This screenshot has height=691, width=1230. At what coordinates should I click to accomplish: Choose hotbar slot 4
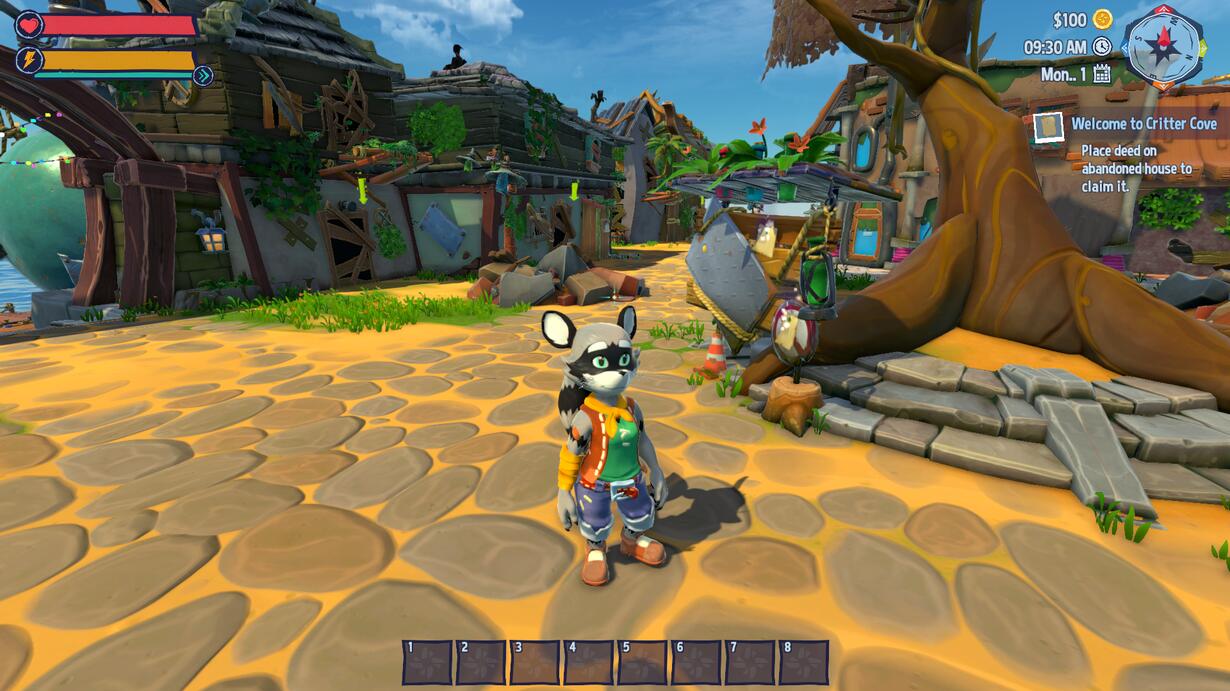(x=589, y=662)
